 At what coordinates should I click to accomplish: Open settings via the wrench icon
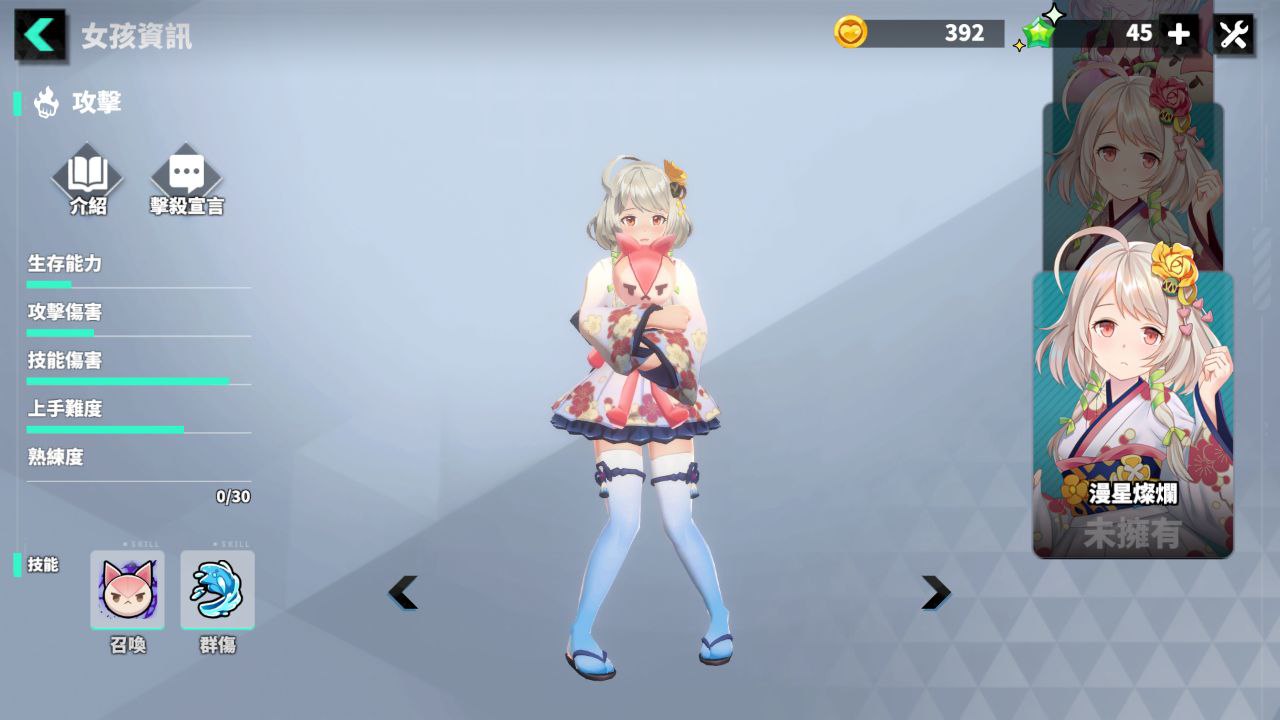click(x=1233, y=33)
